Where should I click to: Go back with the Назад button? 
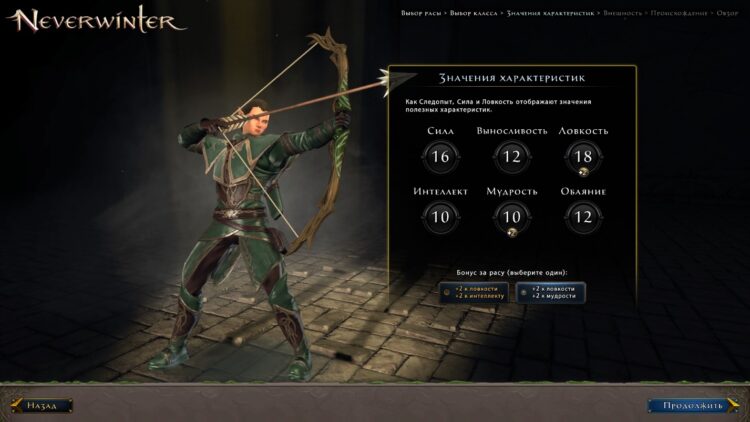42,405
